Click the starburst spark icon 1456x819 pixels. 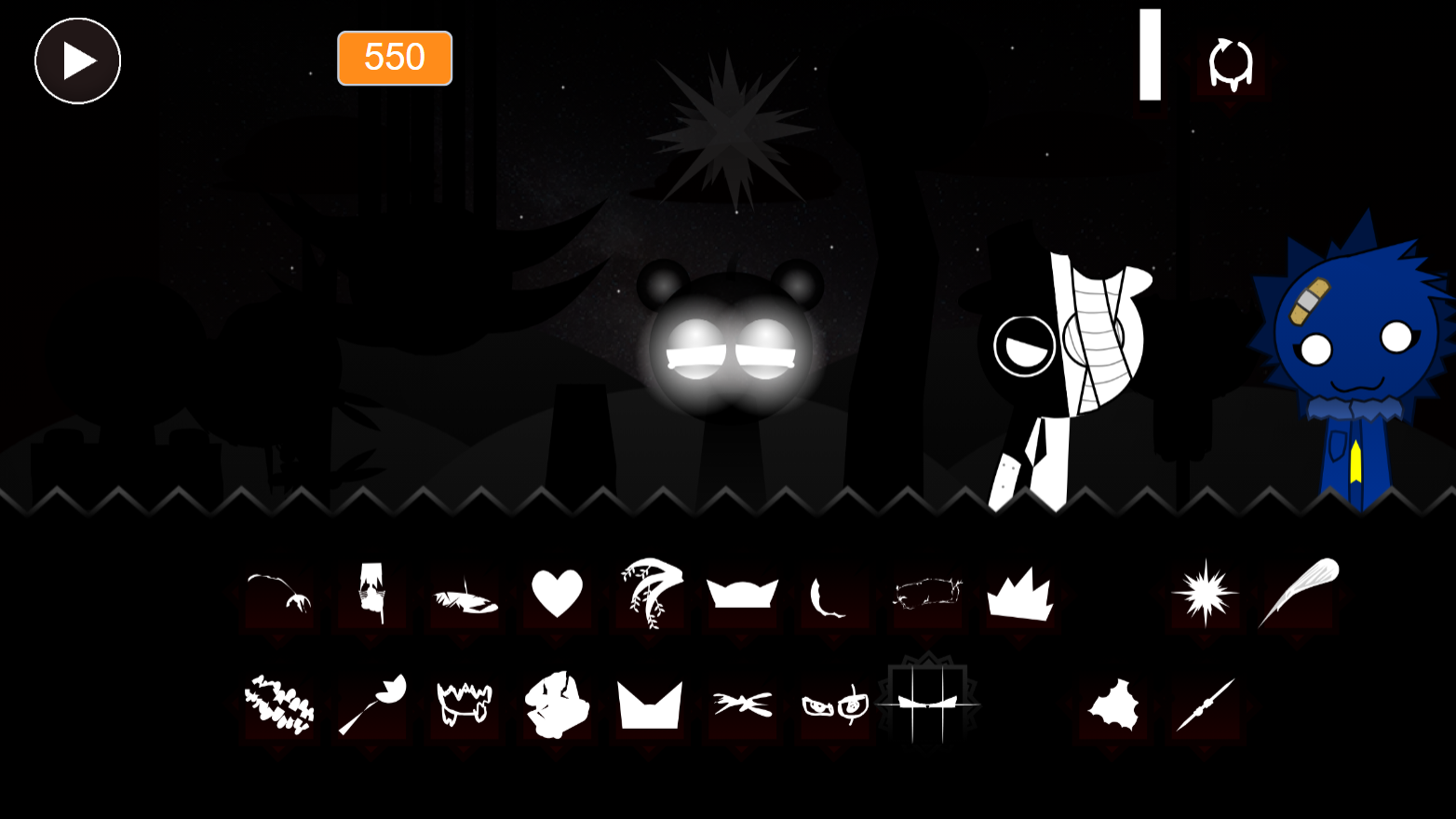[x=1204, y=594]
